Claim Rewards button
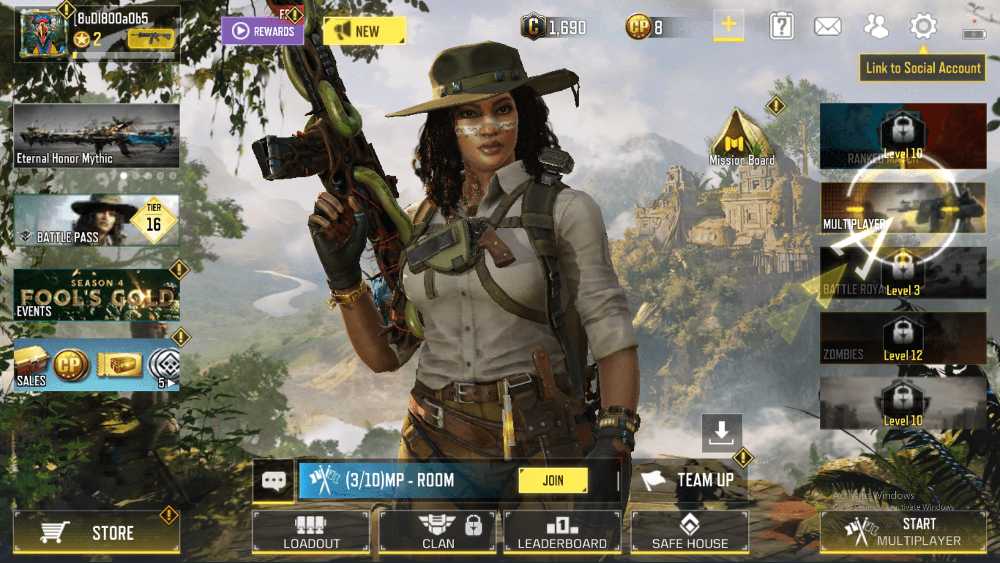This screenshot has width=1000, height=563. click(x=262, y=31)
